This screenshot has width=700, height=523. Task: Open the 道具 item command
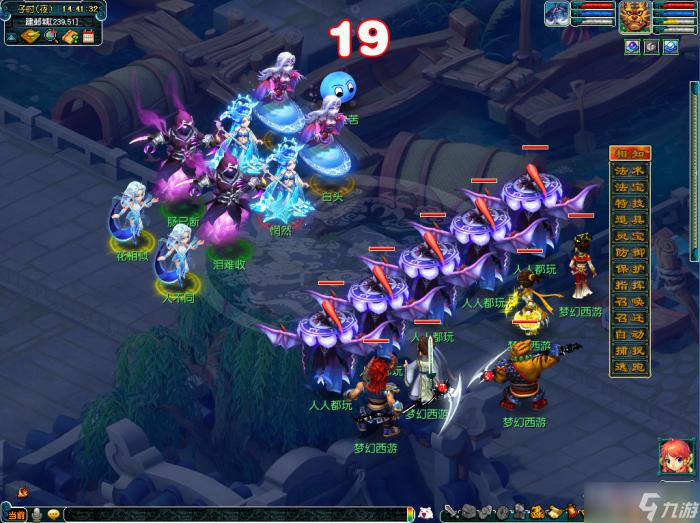628,219
